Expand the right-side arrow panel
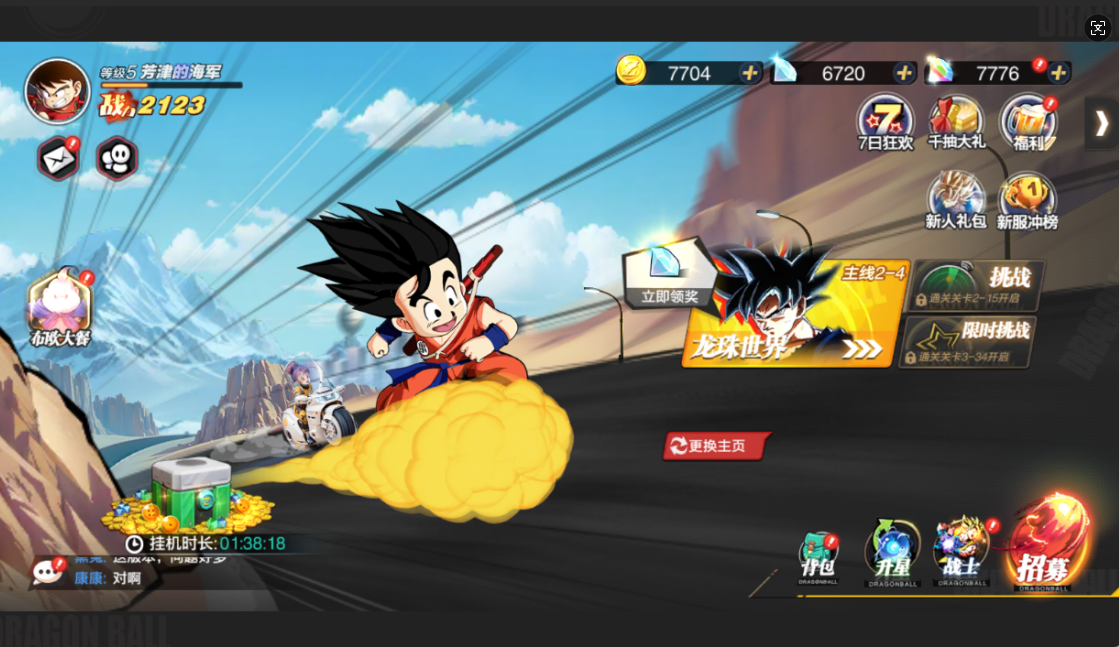 pos(1101,123)
